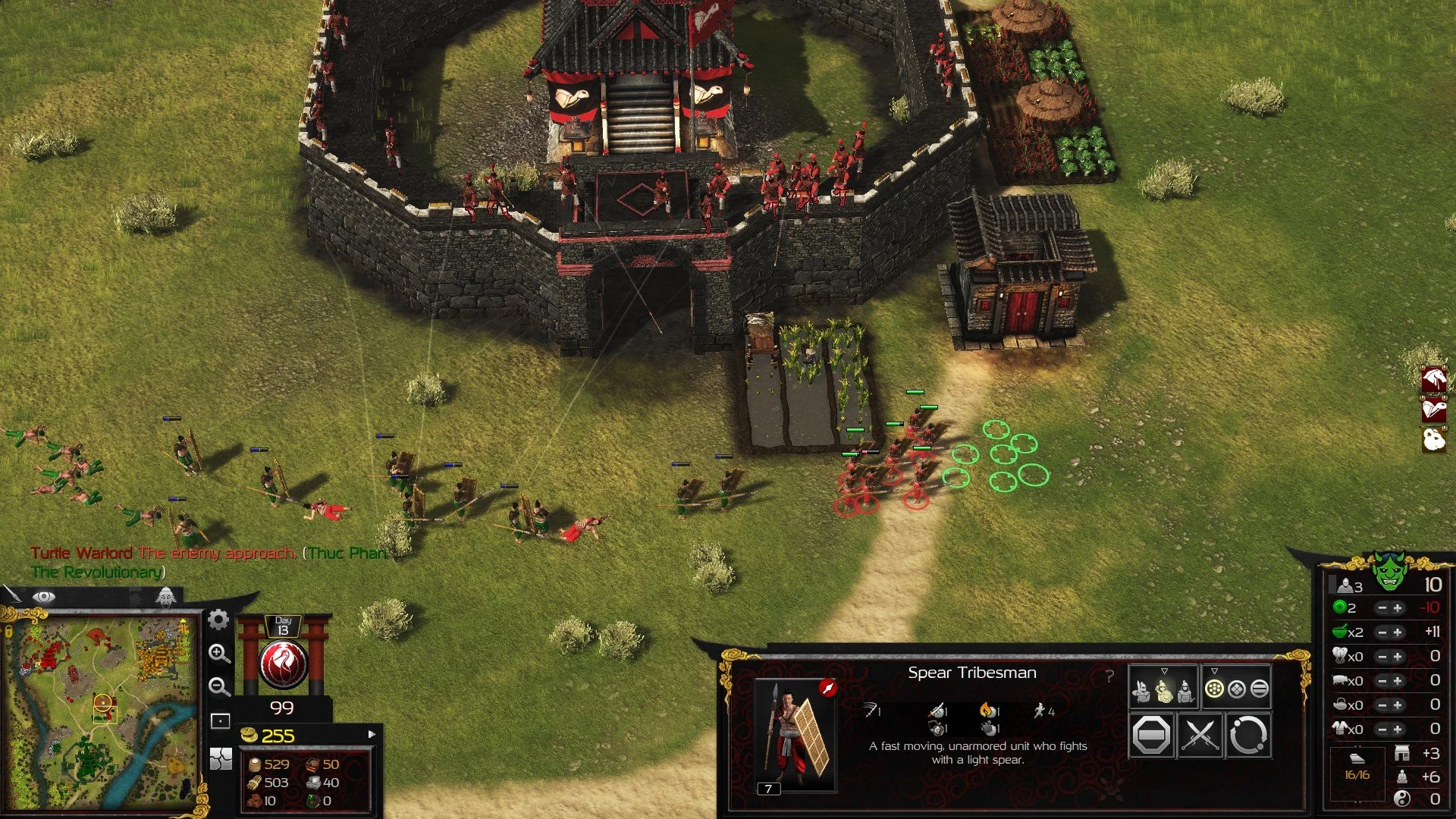Click the red crane faction emblem
Viewport: 1456px width, 819px height.
[x=283, y=664]
